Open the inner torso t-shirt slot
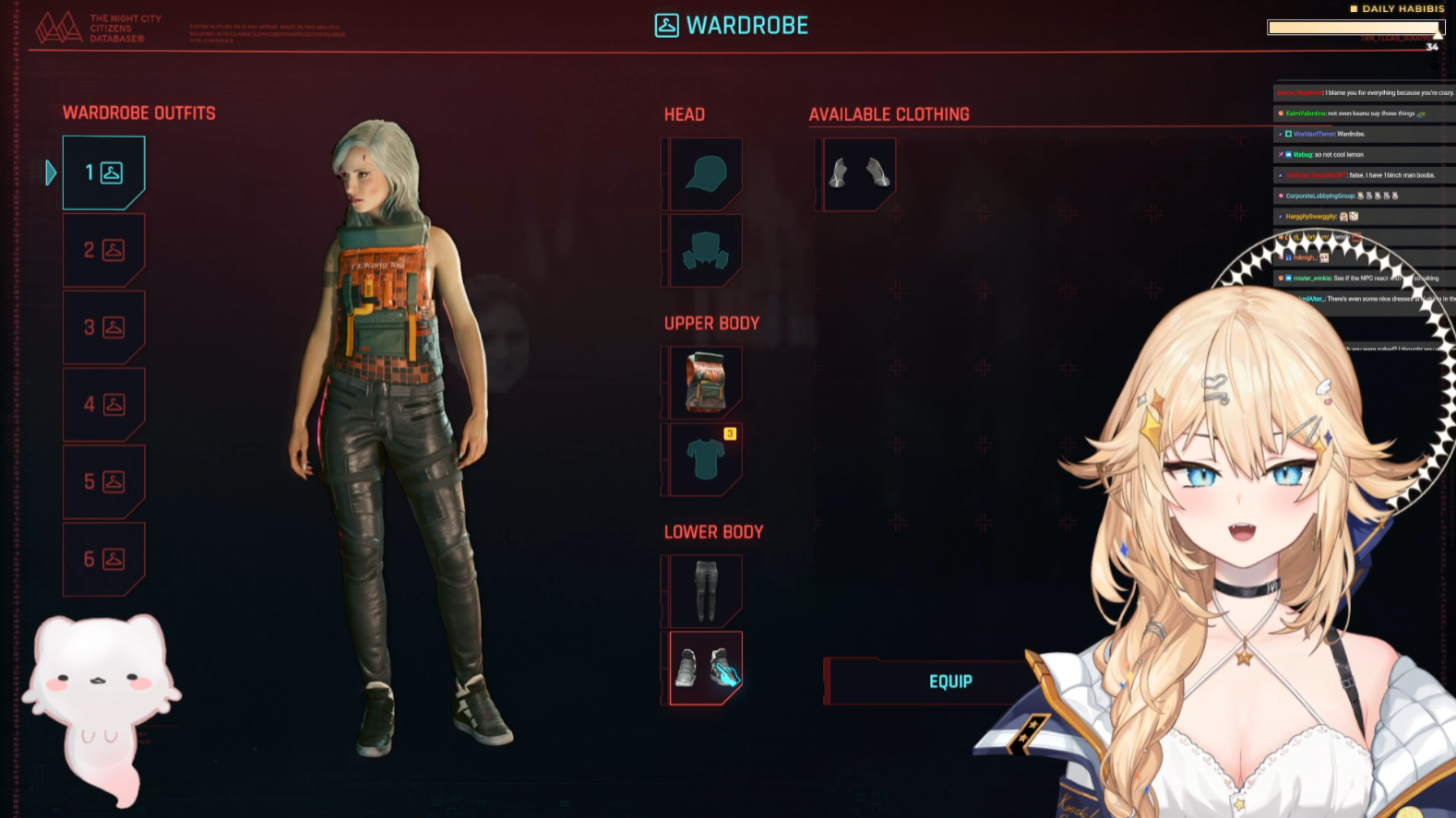1456x818 pixels. [705, 458]
